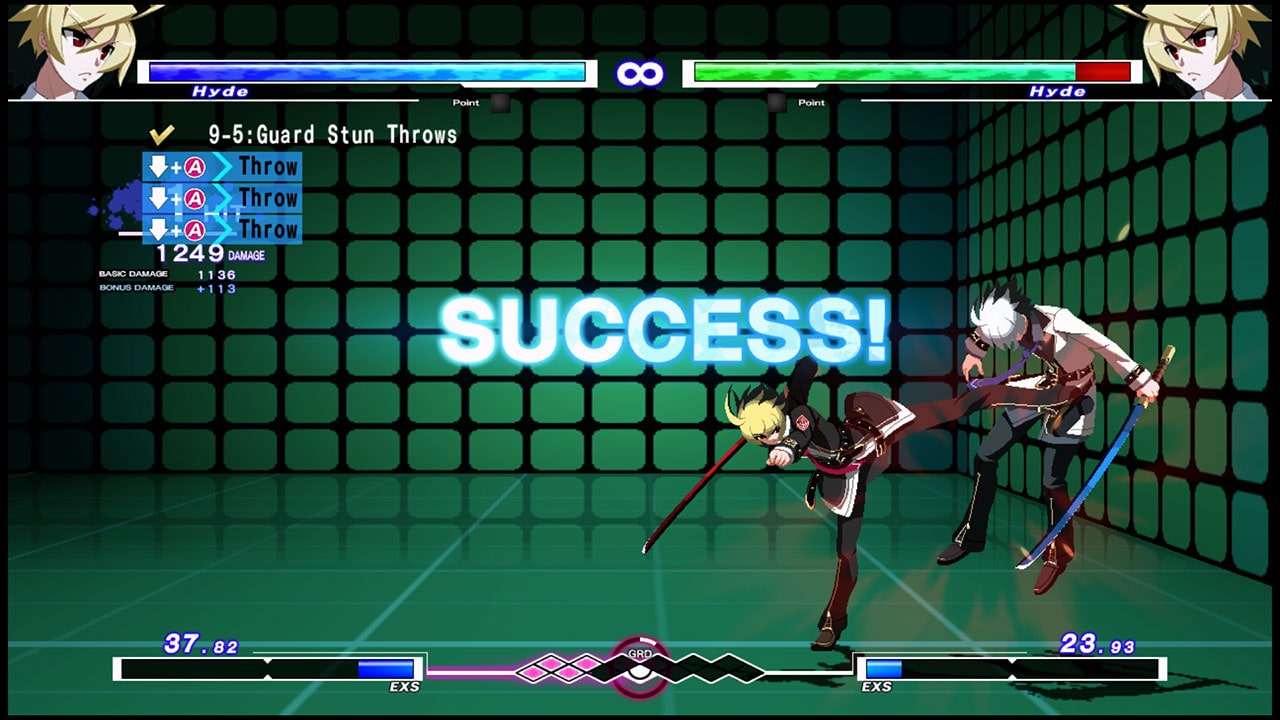Click the Hyde nameplate under the left health bar
Image resolution: width=1280 pixels, height=720 pixels.
pos(222,92)
